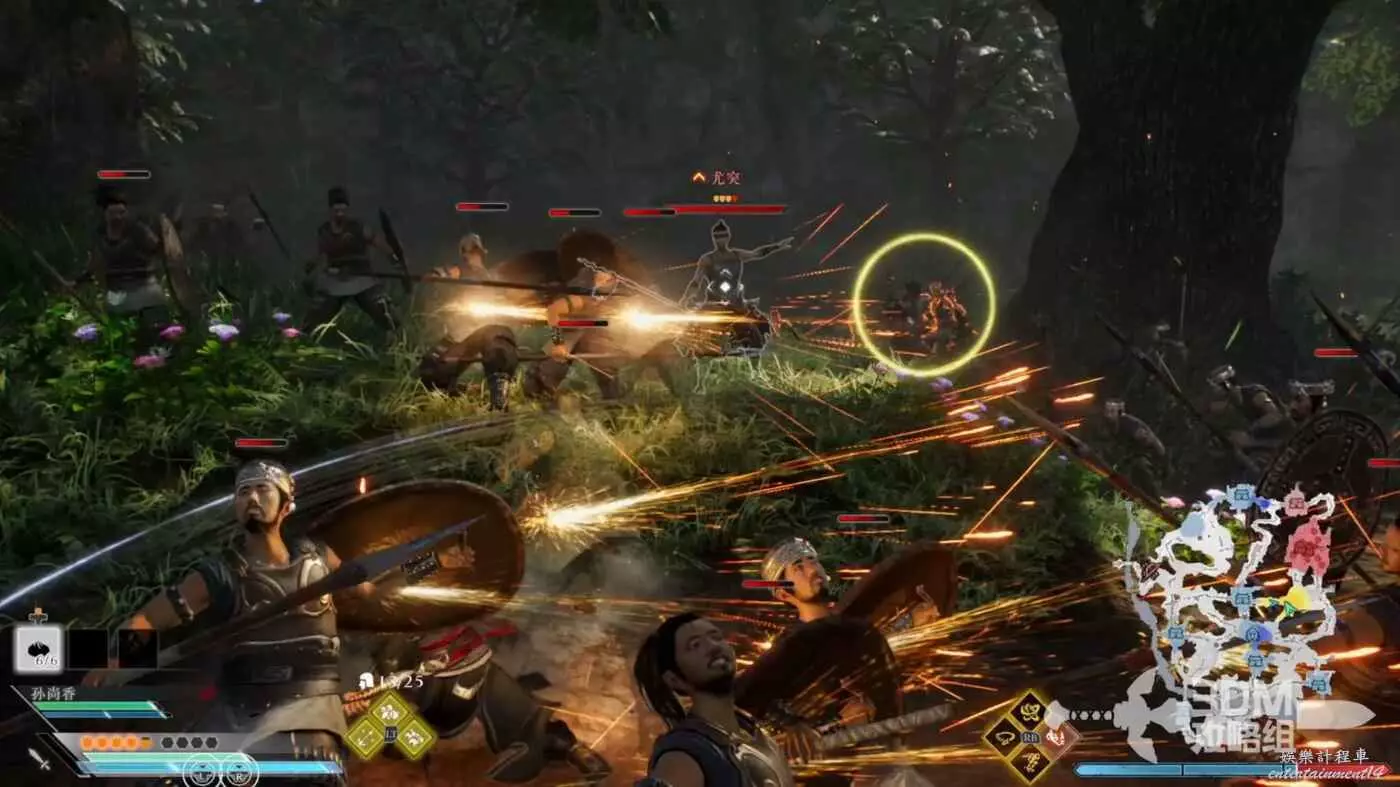The width and height of the screenshot is (1400, 787).
Task: Activate the bottom battle art diamond
Action: 1029,764
